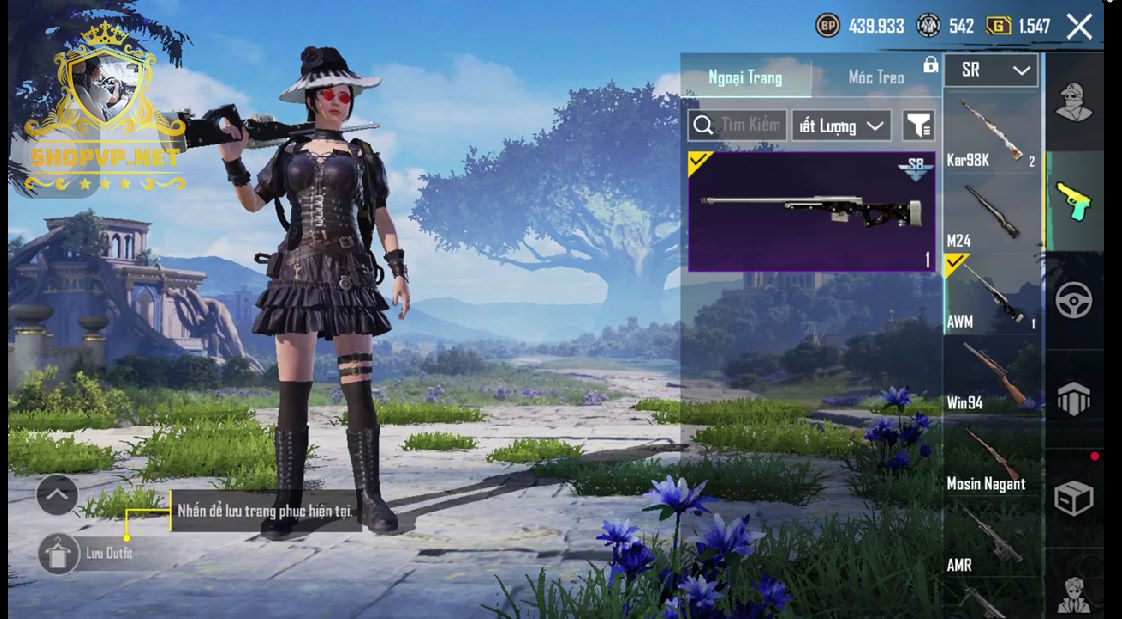Open the pistol weapon skins category
1122x619 pixels.
[1074, 199]
